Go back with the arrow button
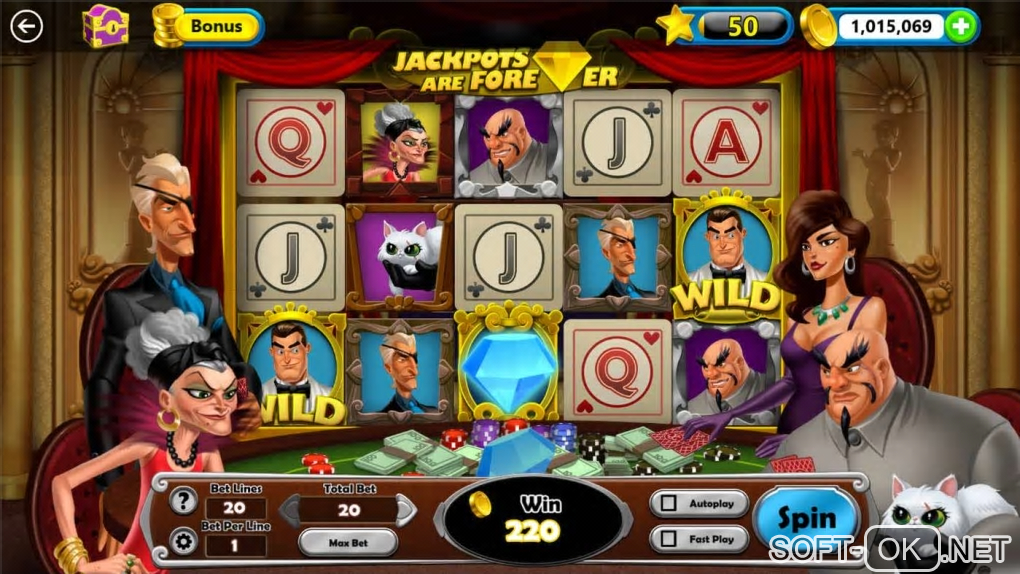 (26, 26)
